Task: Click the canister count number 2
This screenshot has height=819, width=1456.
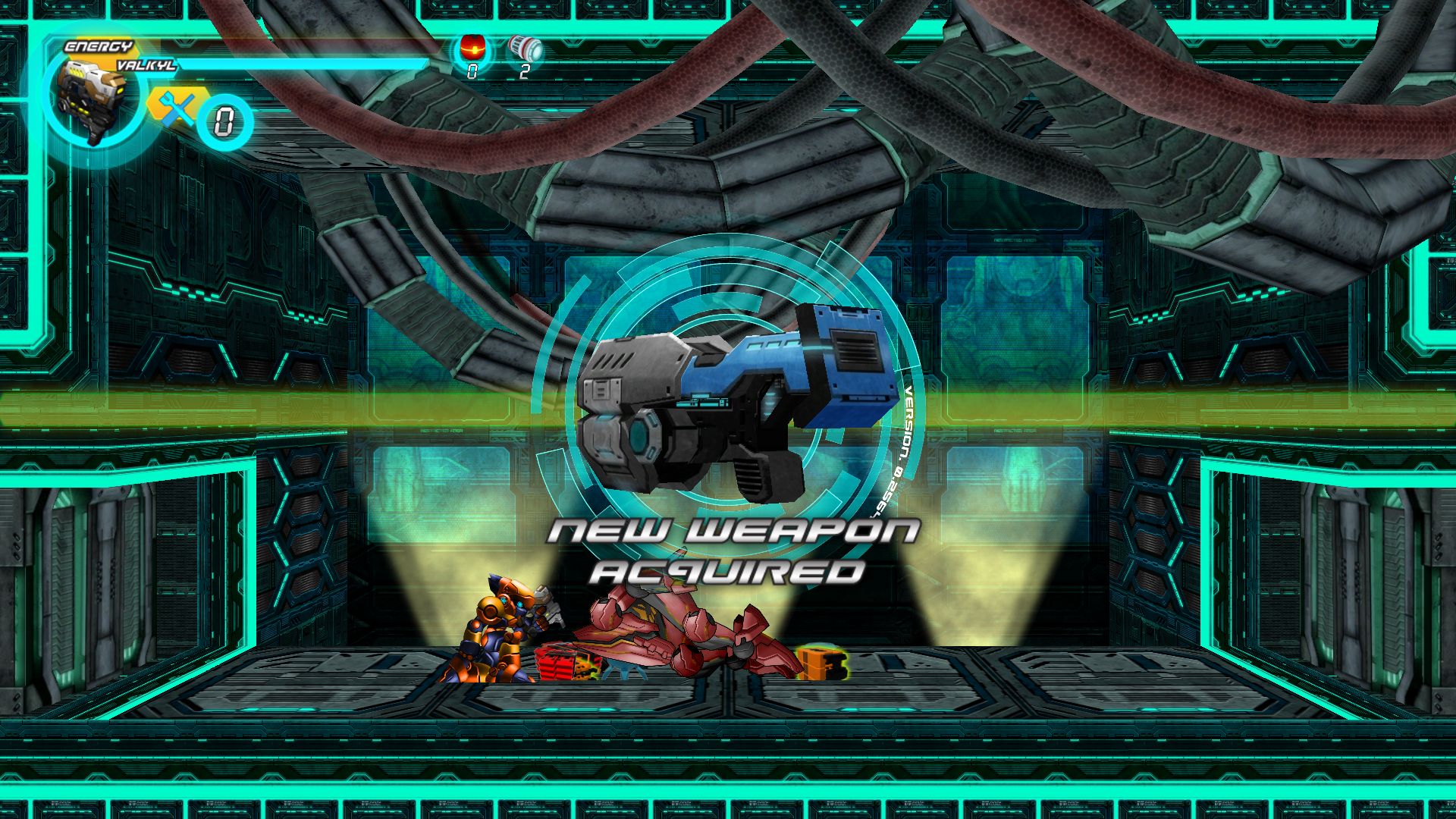Action: pos(523,72)
